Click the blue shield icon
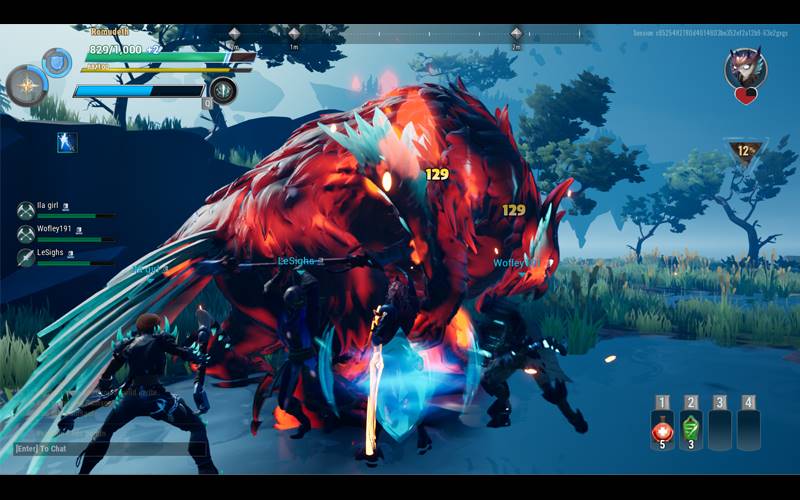Screen dimensions: 800x500 click(57, 62)
